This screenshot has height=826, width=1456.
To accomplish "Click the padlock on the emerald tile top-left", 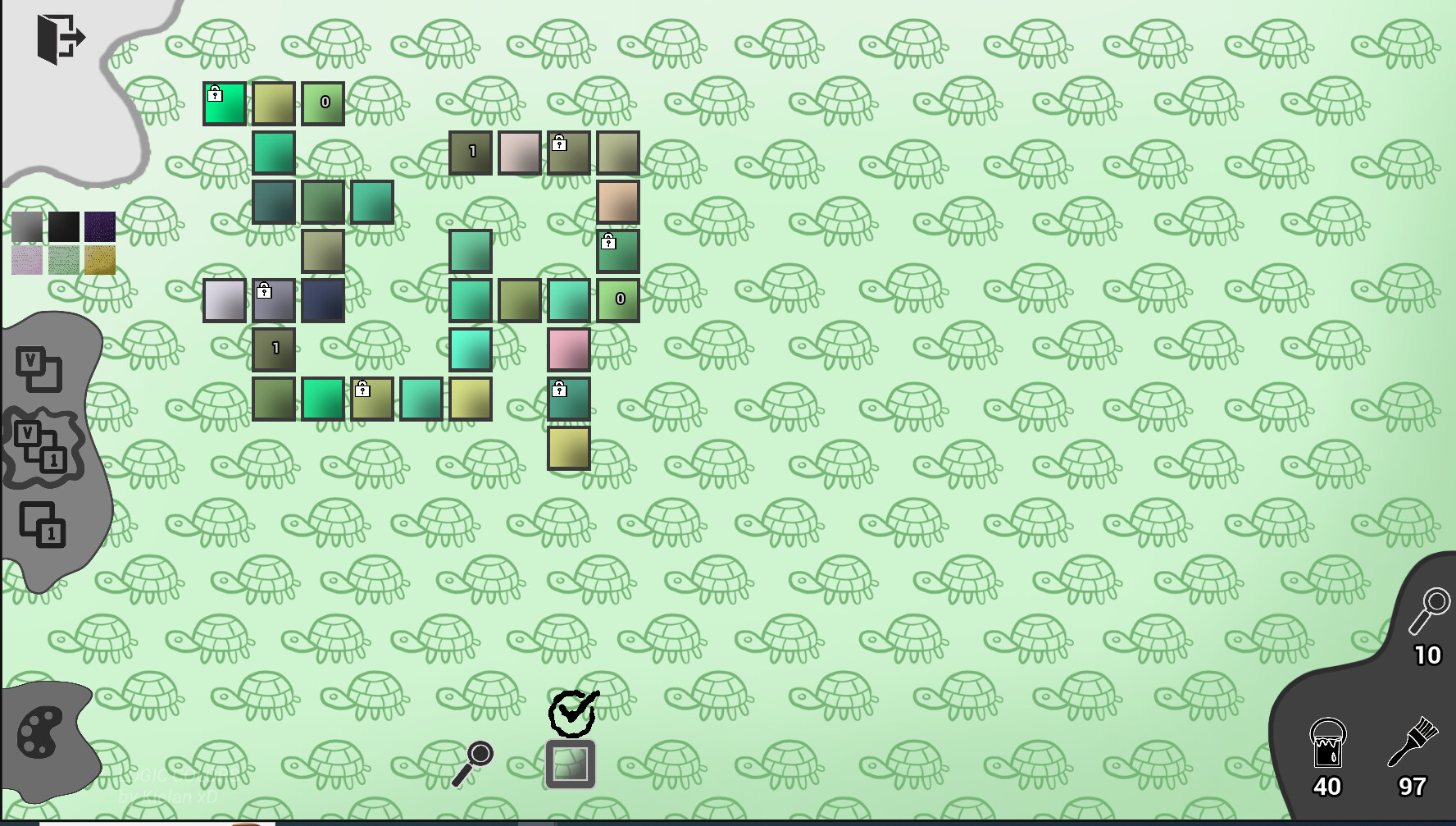I will tap(216, 94).
